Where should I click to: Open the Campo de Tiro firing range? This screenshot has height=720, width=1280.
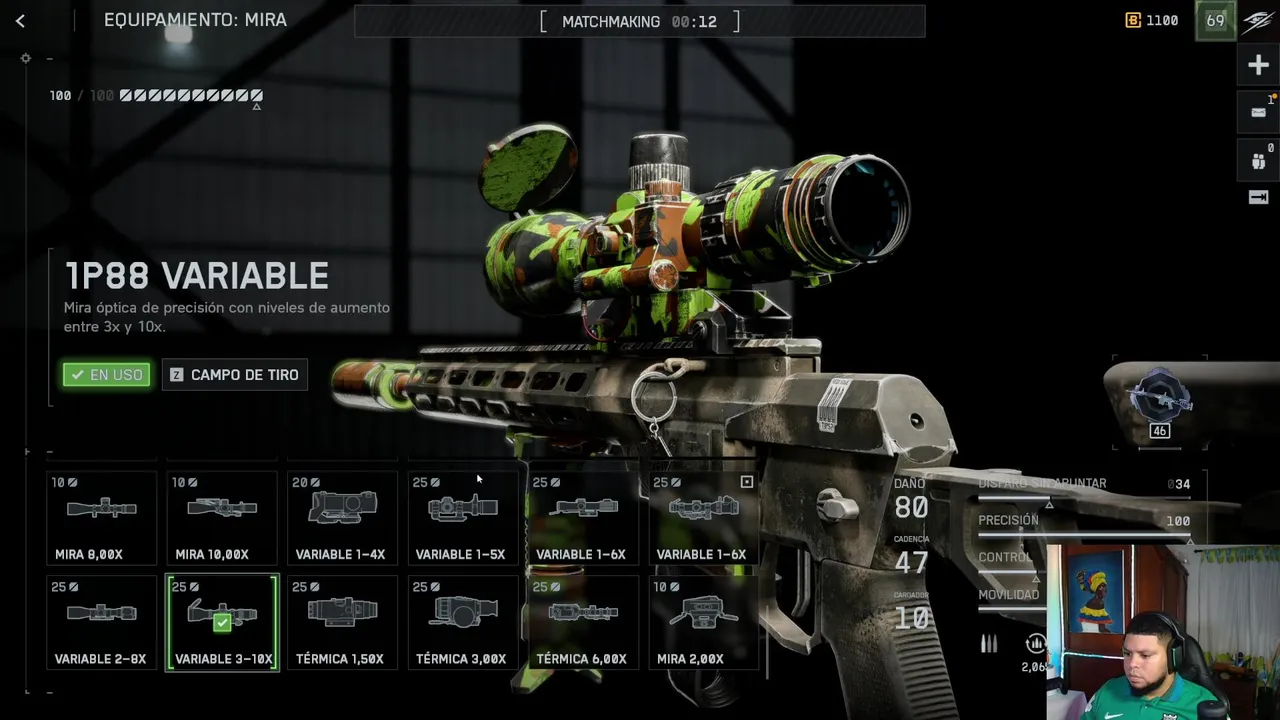(x=235, y=375)
